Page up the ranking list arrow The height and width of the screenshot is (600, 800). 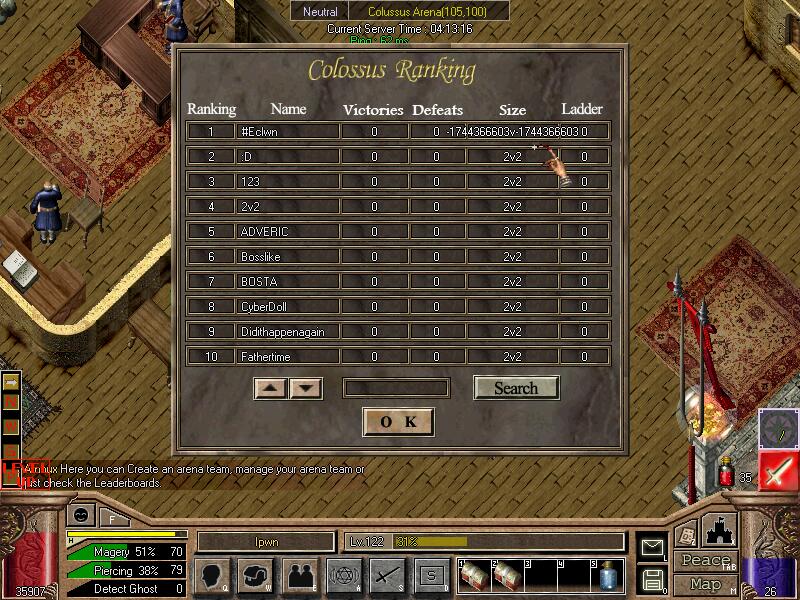(x=271, y=388)
